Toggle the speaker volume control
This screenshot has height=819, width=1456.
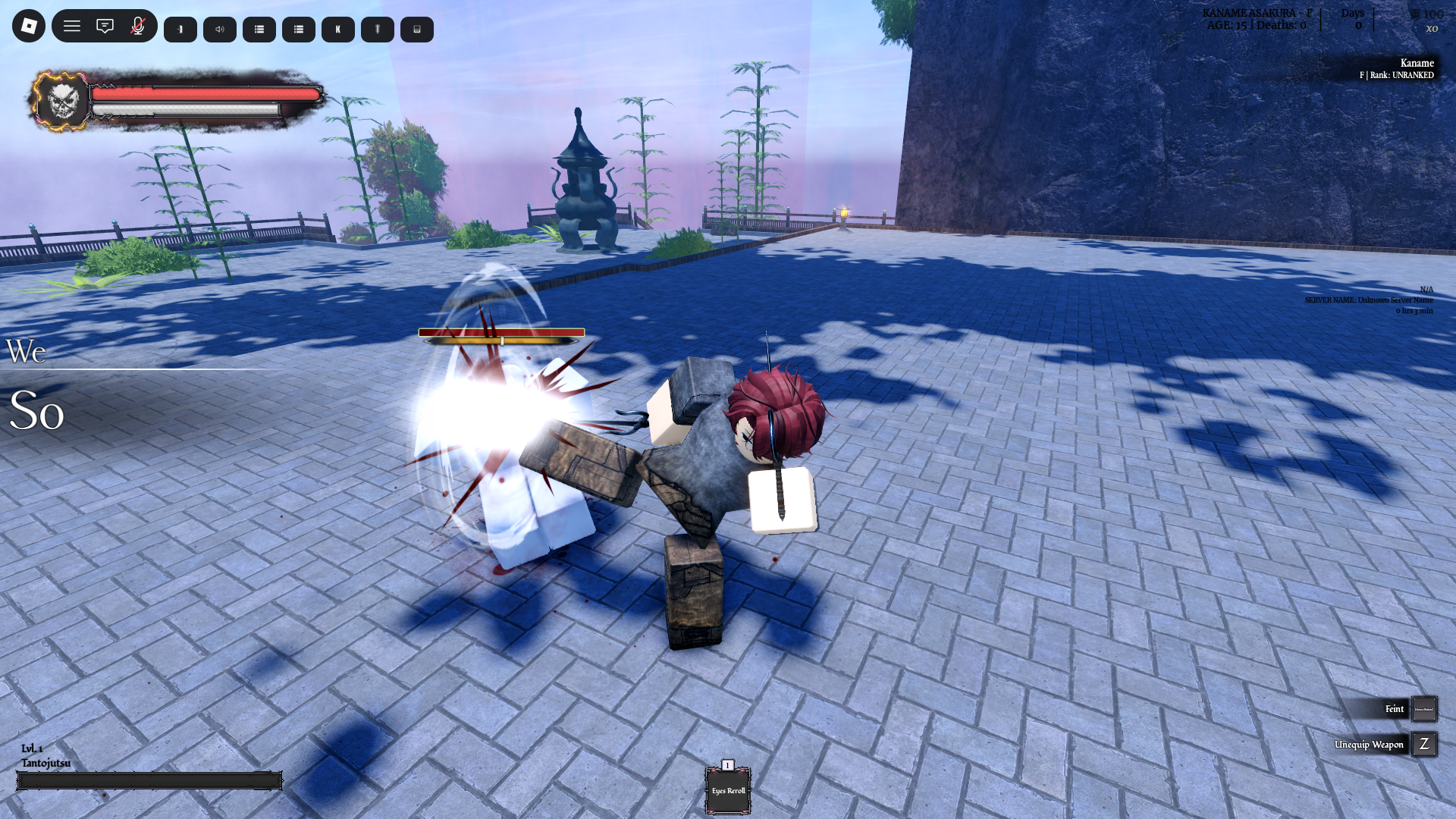pos(219,29)
